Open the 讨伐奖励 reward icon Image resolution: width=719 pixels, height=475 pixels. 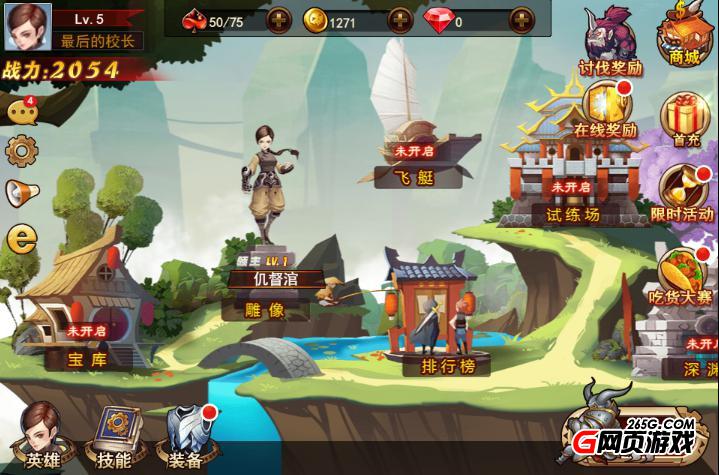pos(610,40)
